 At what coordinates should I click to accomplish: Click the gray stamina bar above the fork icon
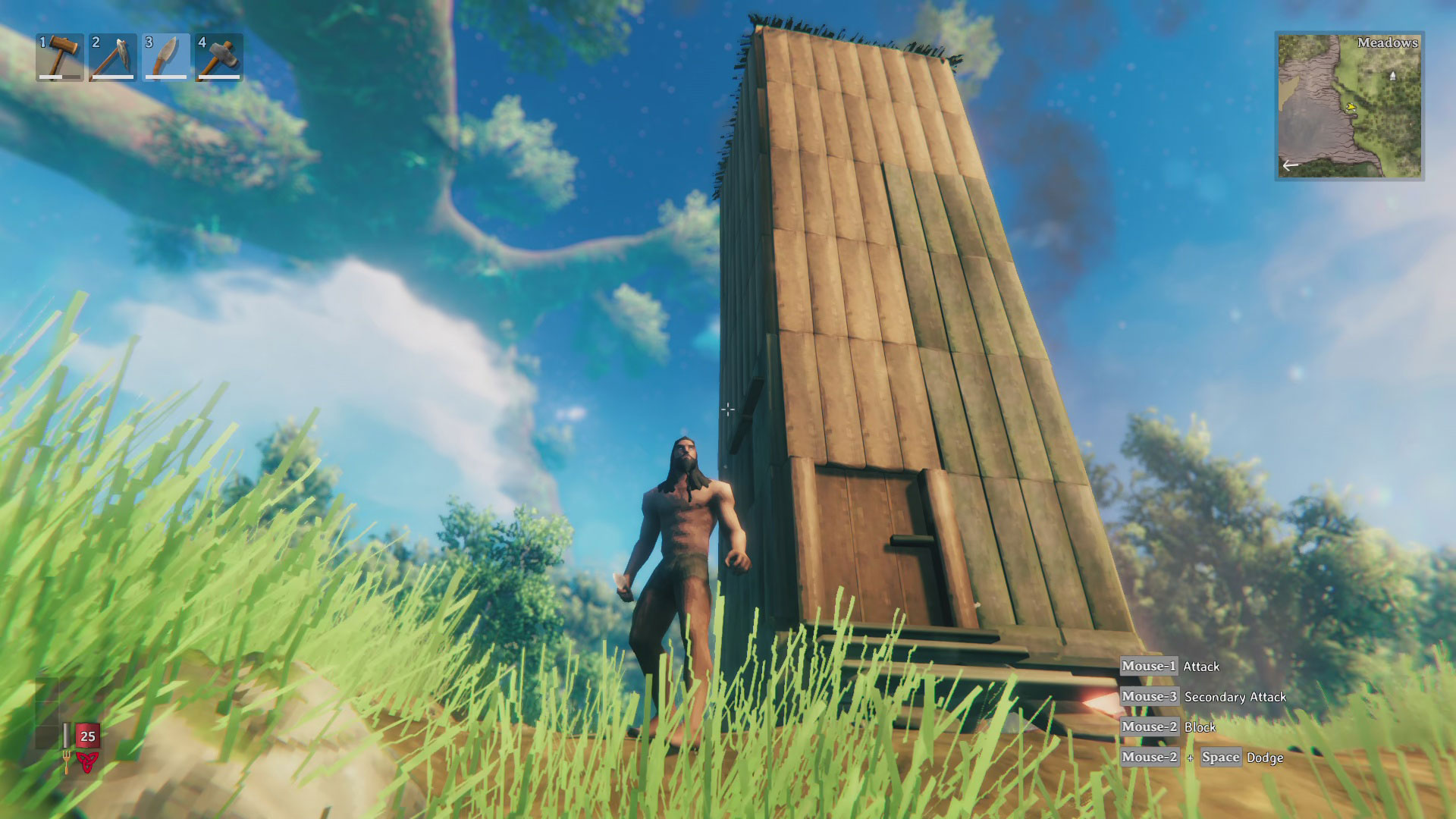[x=66, y=736]
